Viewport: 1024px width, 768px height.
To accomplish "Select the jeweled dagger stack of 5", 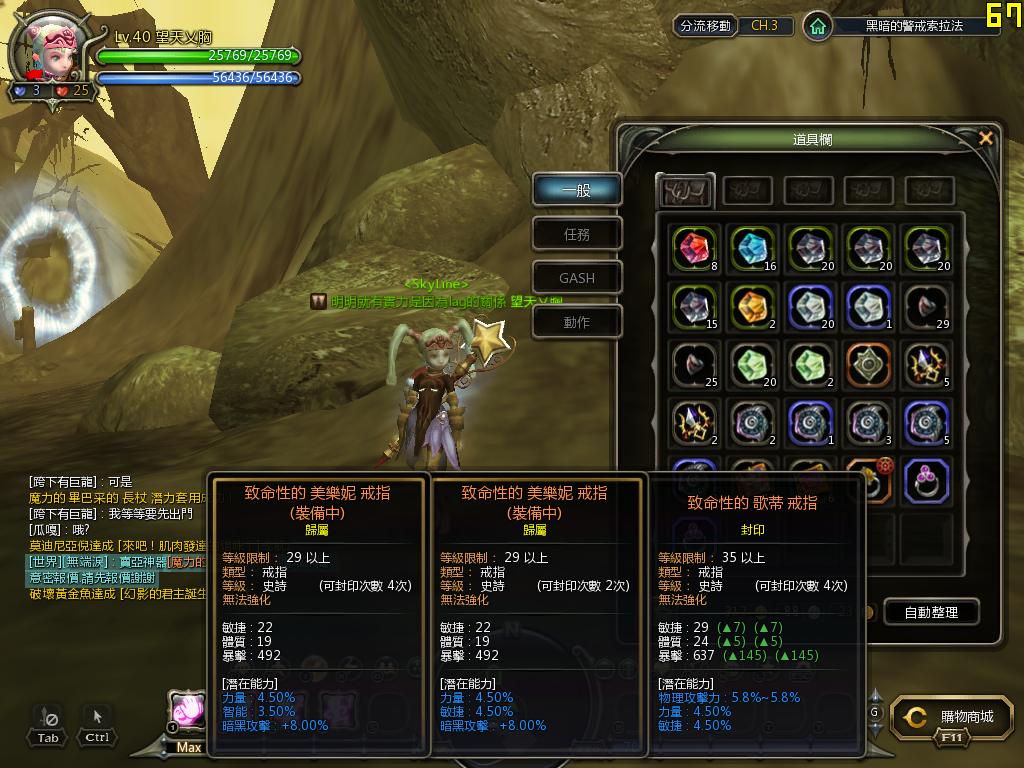I will click(926, 364).
